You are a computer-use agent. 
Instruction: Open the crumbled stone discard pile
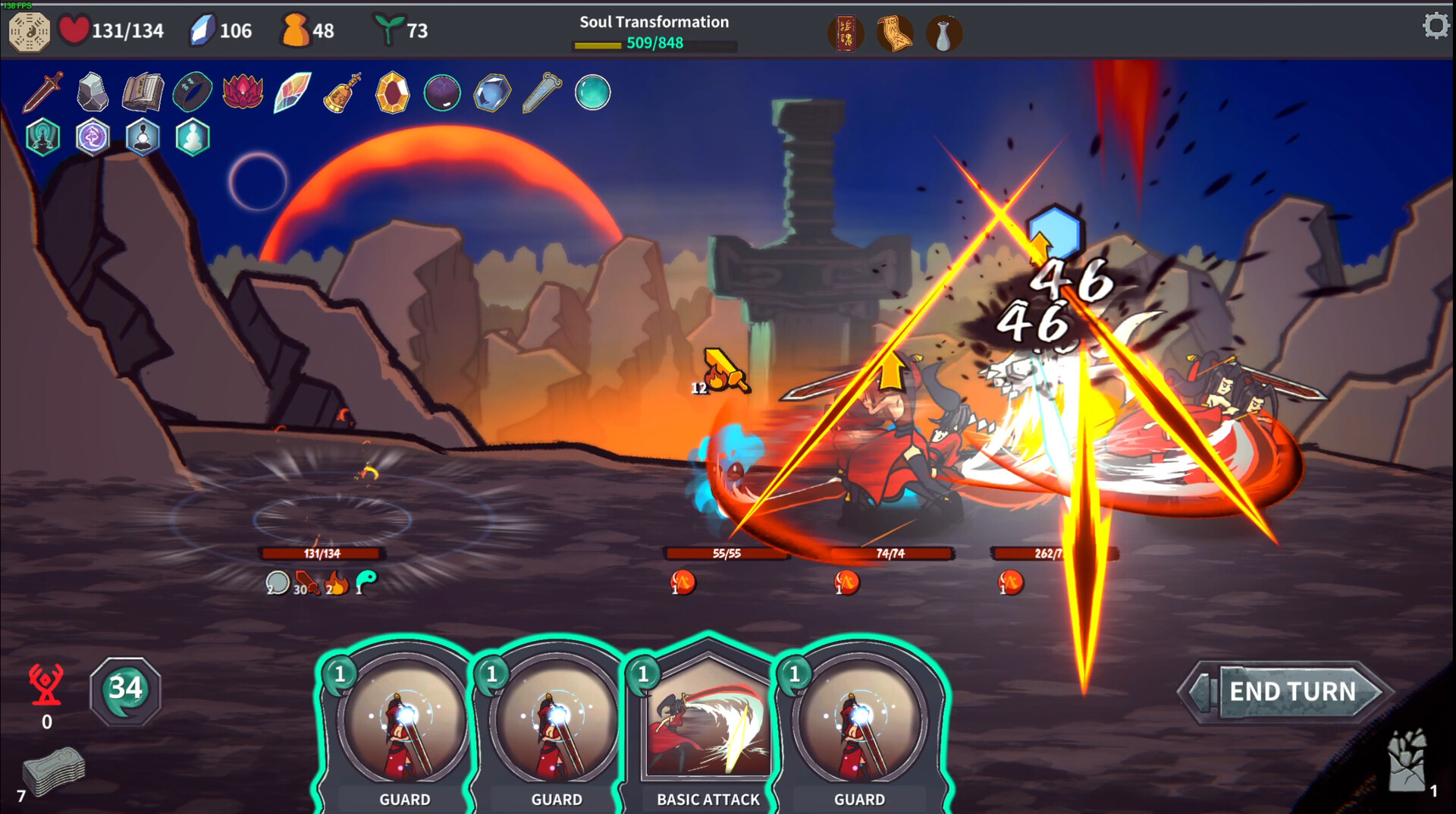(1407, 762)
